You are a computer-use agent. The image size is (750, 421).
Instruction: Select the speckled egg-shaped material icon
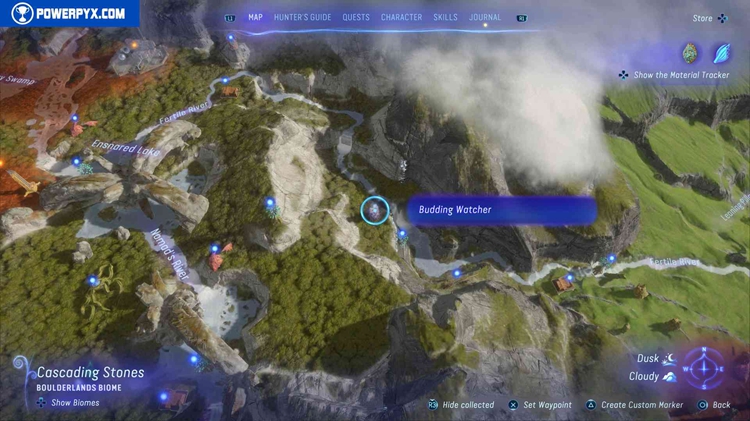689,52
